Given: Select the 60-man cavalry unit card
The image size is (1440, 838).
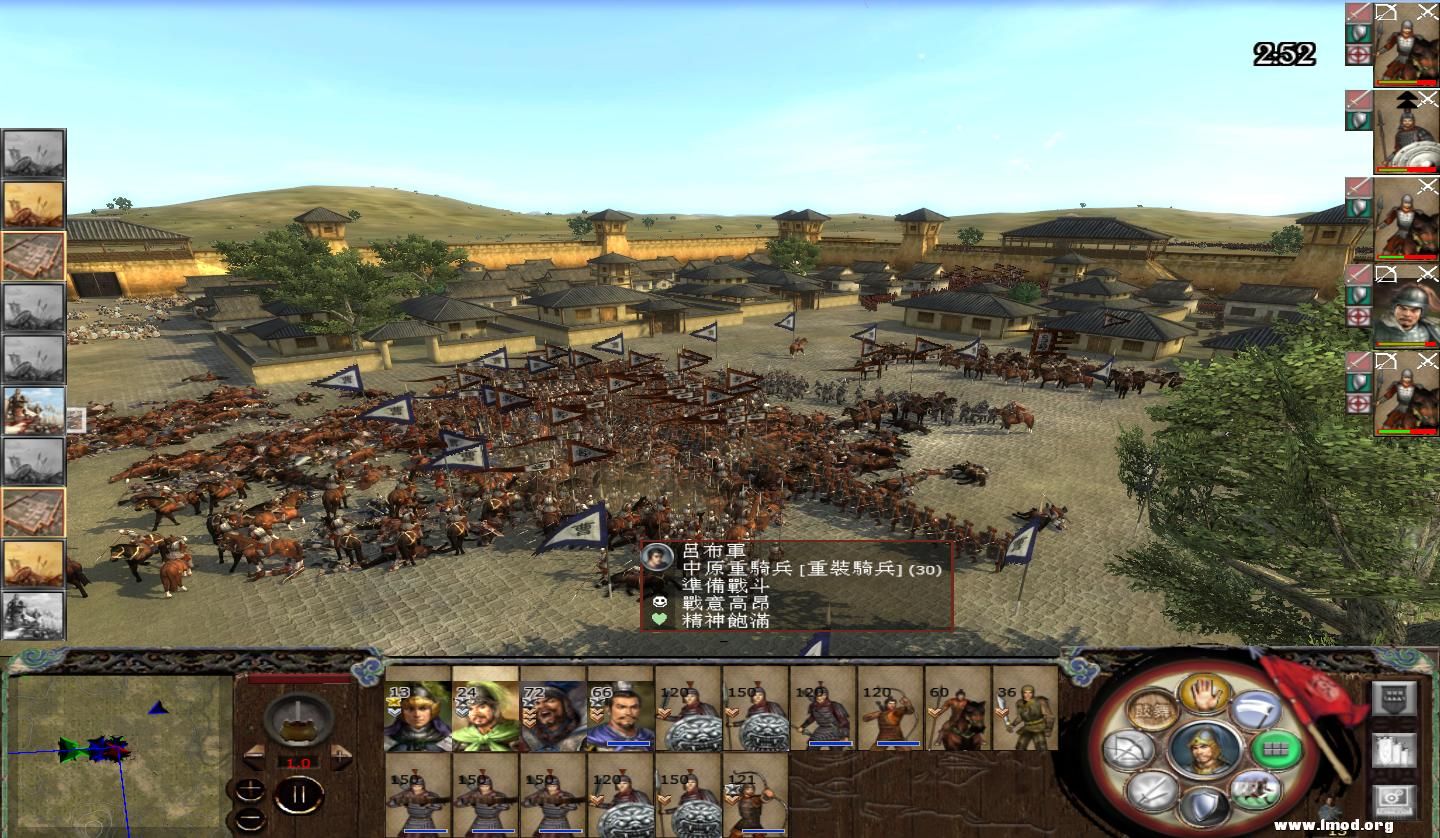Looking at the screenshot, I should [x=958, y=714].
